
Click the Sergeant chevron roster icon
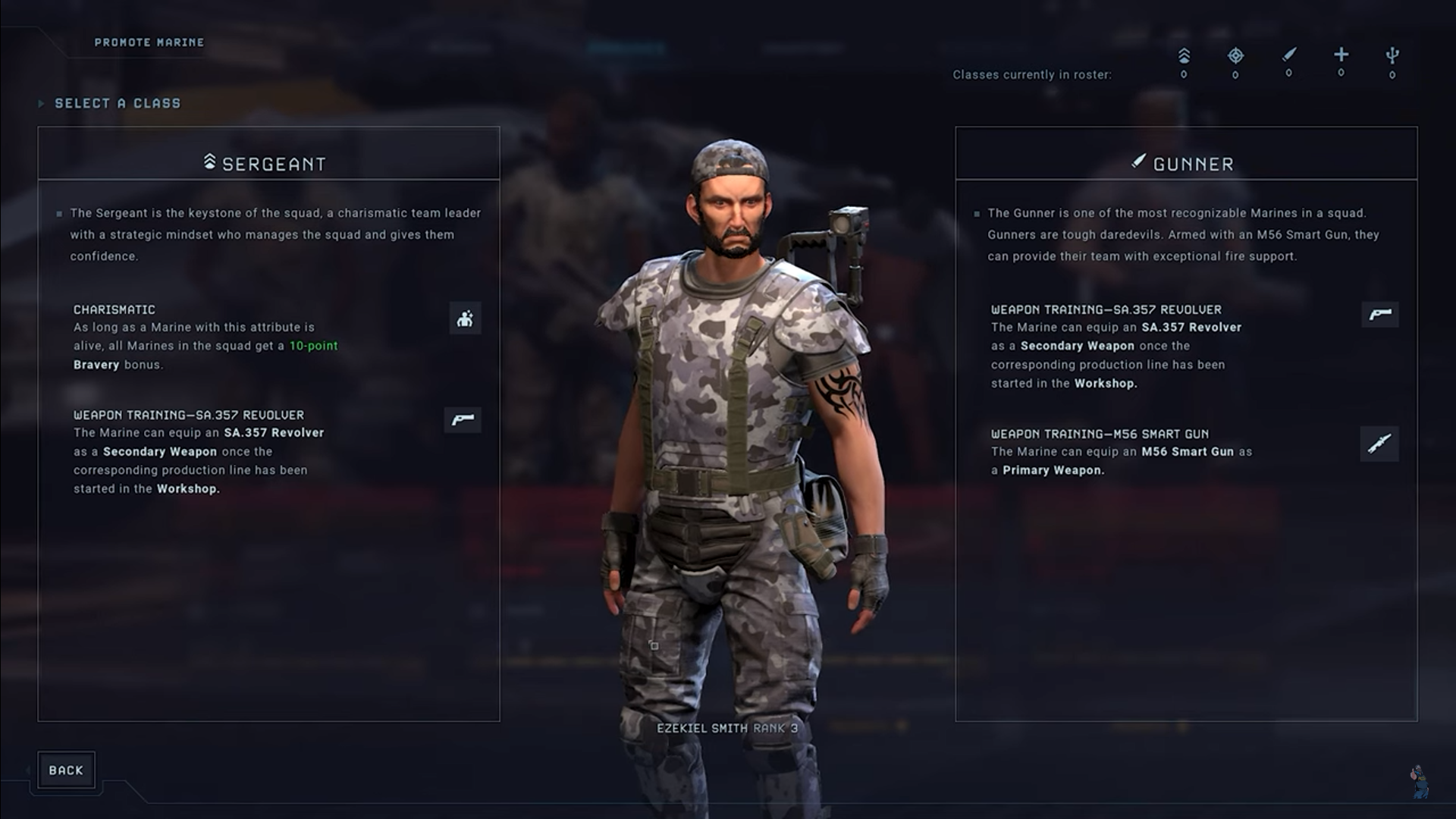(1184, 56)
